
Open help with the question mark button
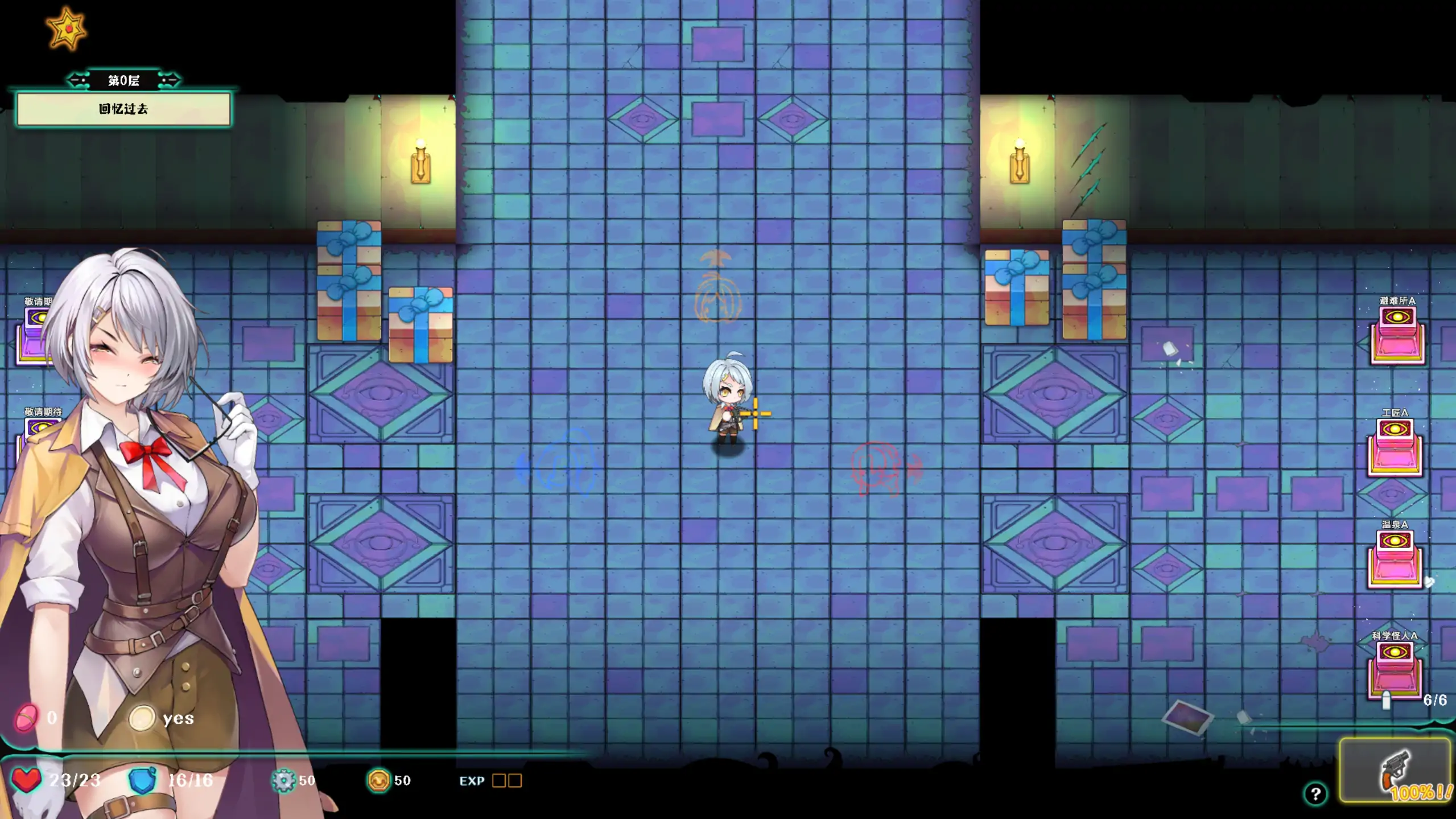pos(1315,793)
